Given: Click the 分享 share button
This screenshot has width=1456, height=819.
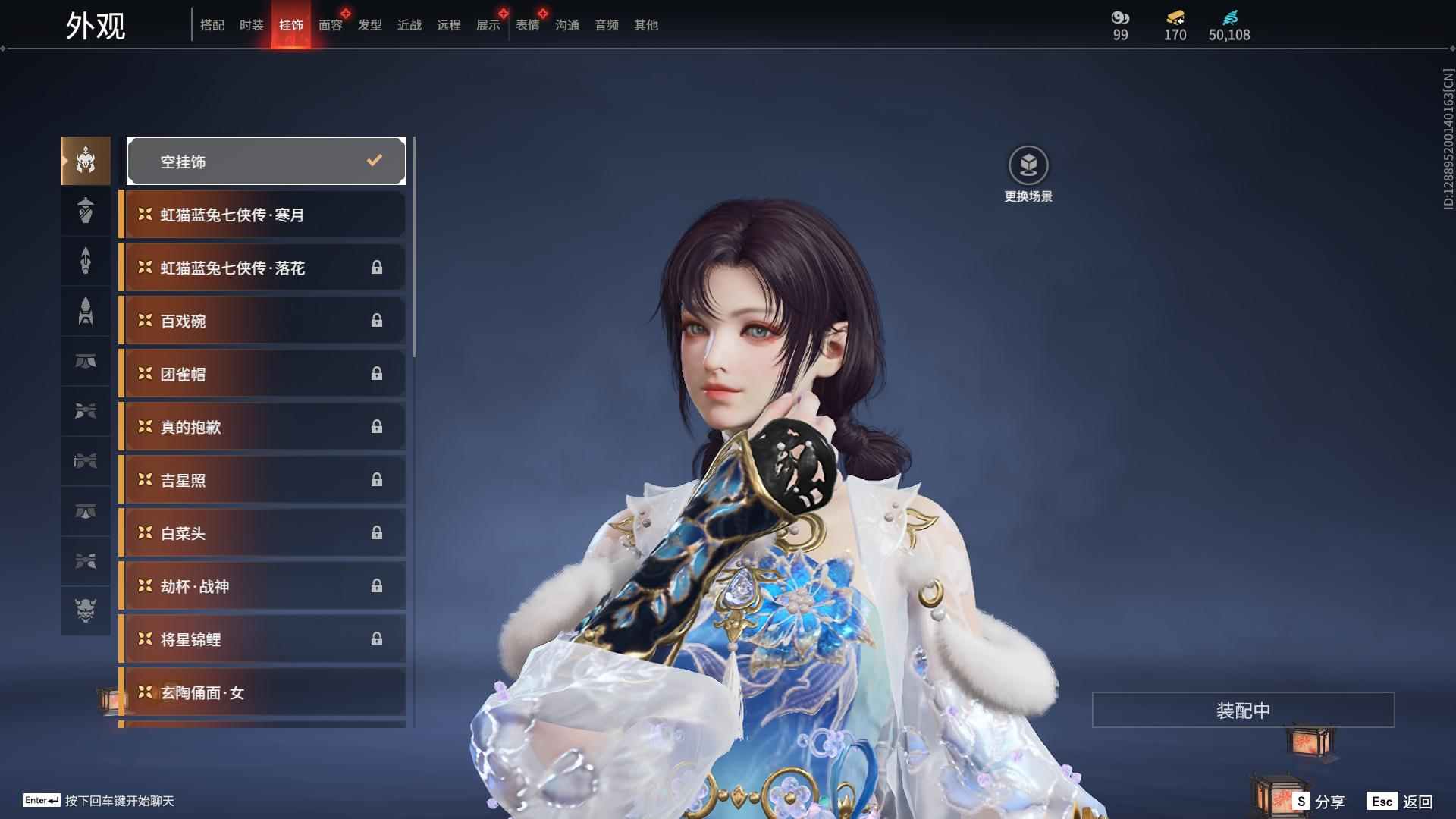Looking at the screenshot, I should 1319,801.
